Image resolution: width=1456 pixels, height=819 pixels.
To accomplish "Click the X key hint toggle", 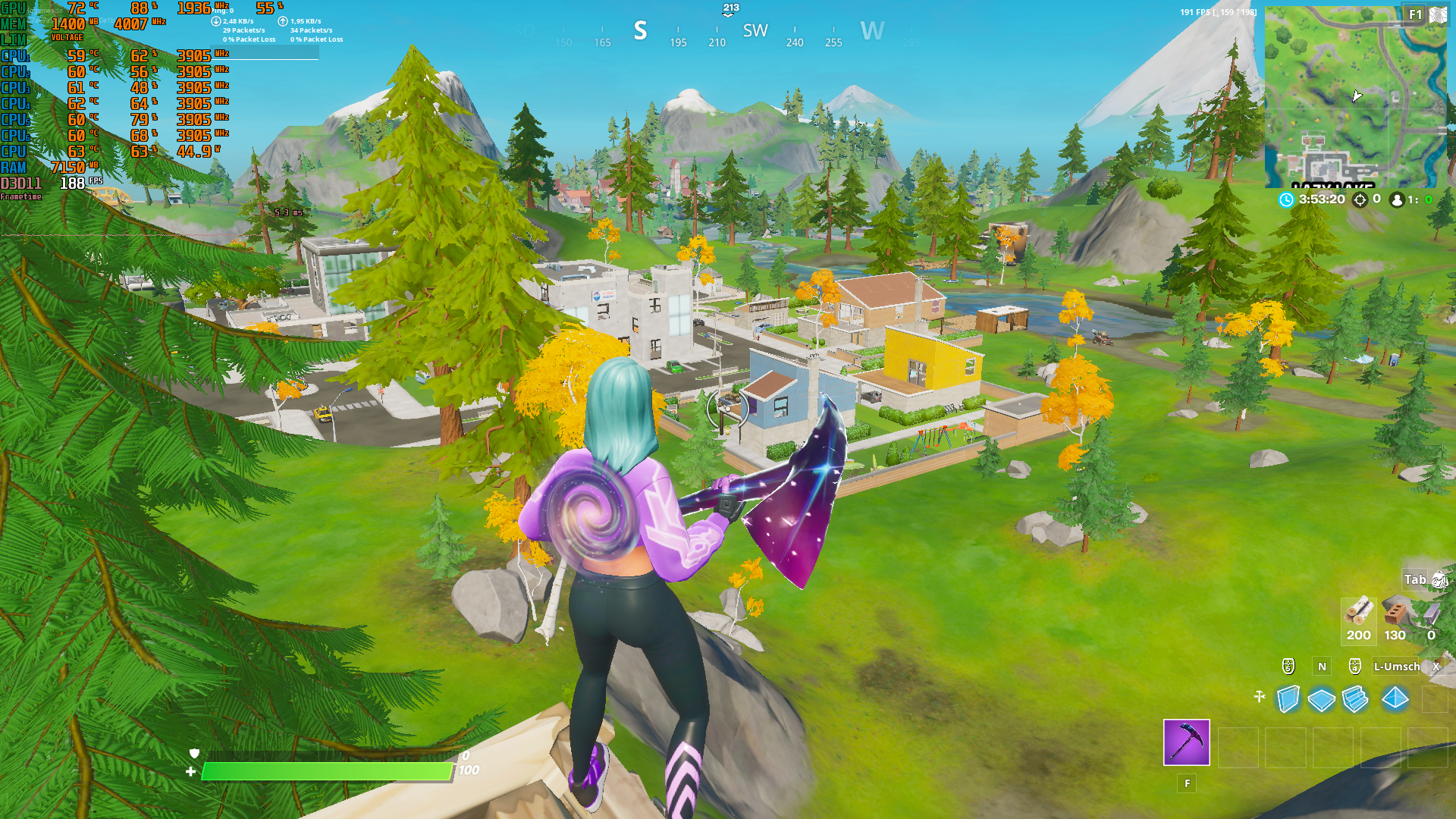I will [x=1435, y=667].
